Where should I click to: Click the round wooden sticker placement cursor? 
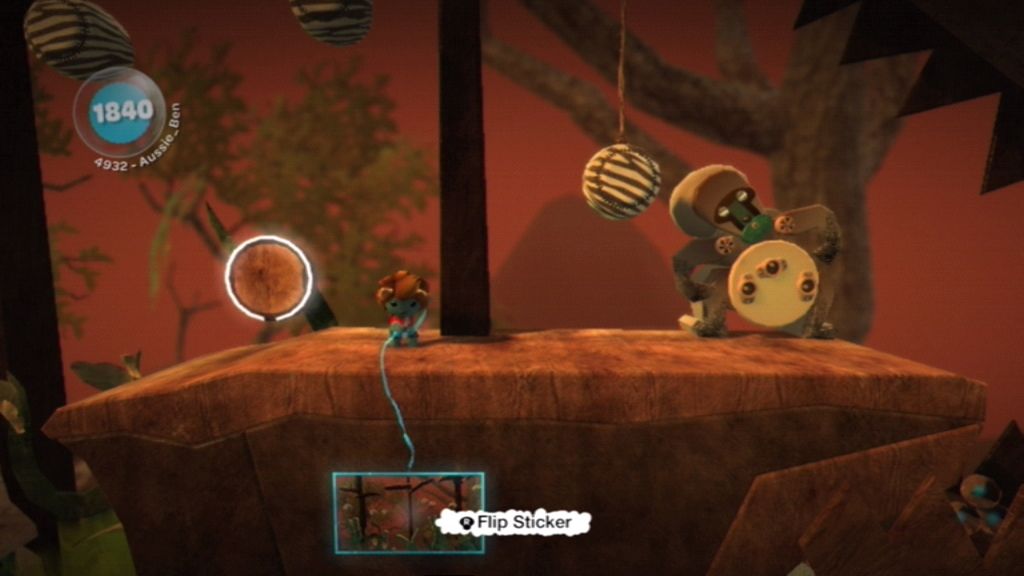[x=268, y=278]
